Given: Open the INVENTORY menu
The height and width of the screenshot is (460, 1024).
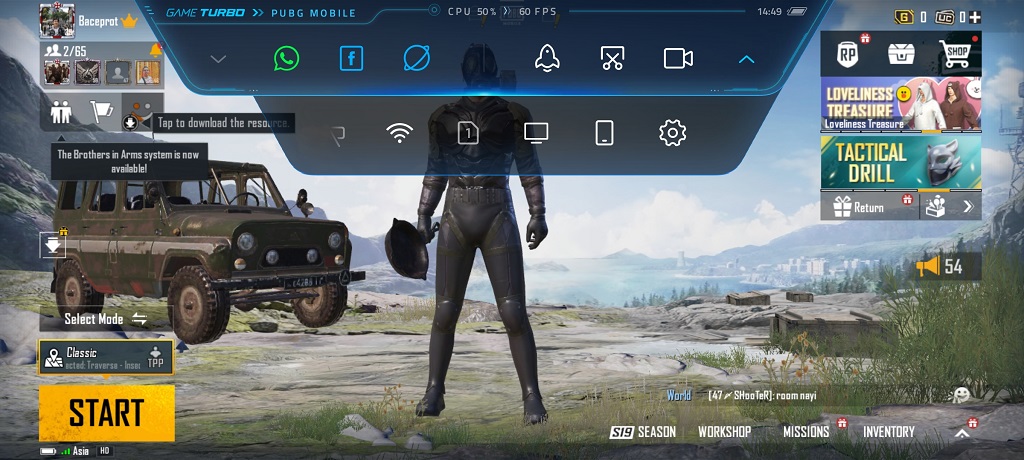Looking at the screenshot, I should click(888, 432).
